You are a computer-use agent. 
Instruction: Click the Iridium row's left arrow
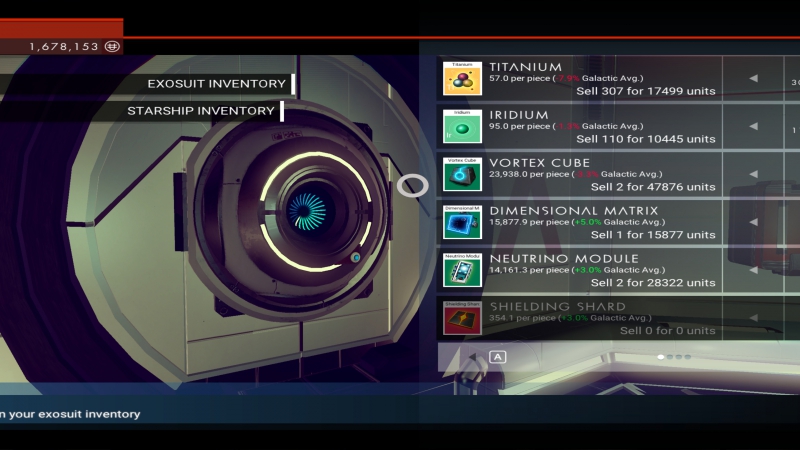pos(753,127)
